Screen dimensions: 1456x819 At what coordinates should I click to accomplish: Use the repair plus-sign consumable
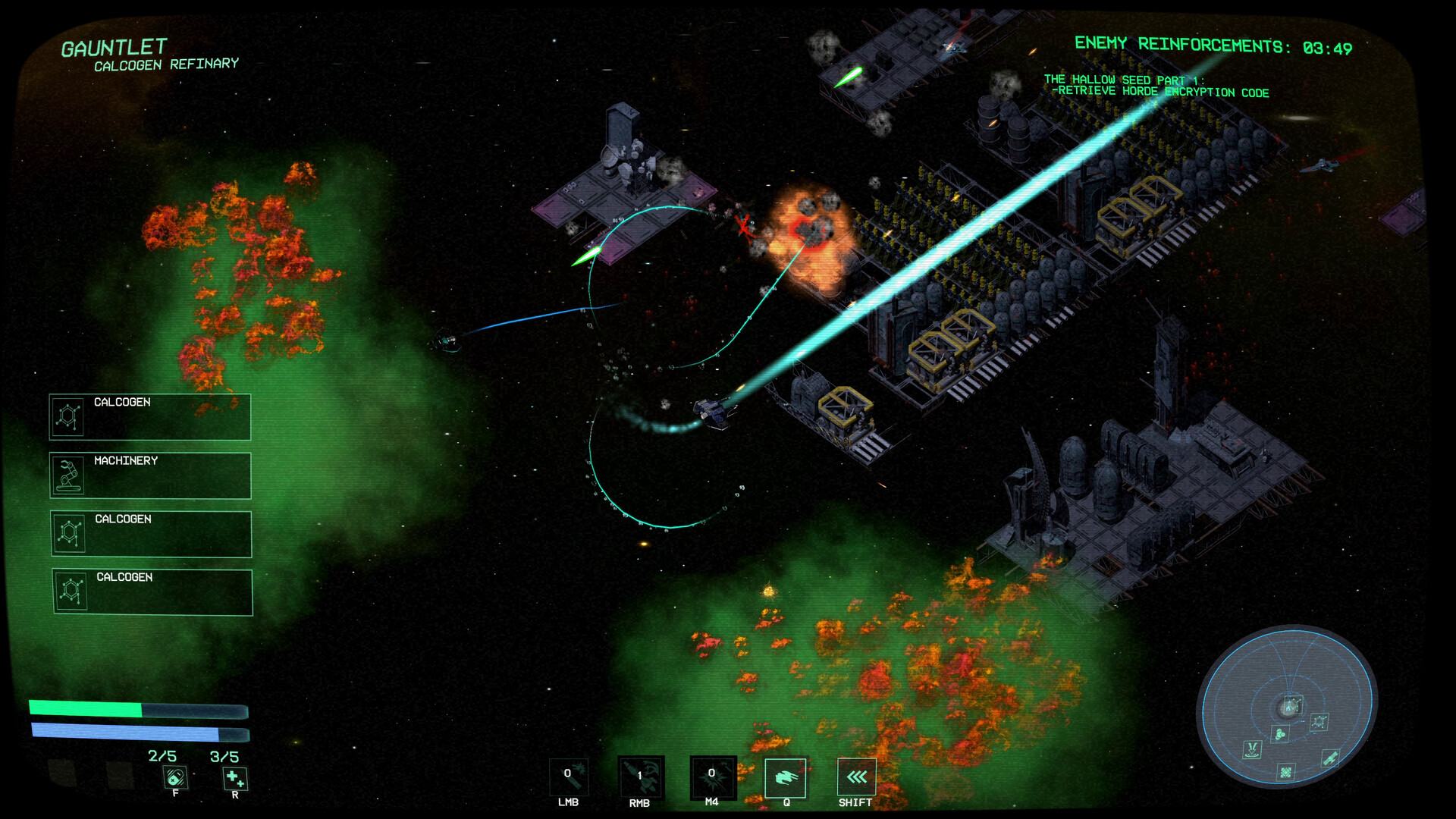pos(234,778)
